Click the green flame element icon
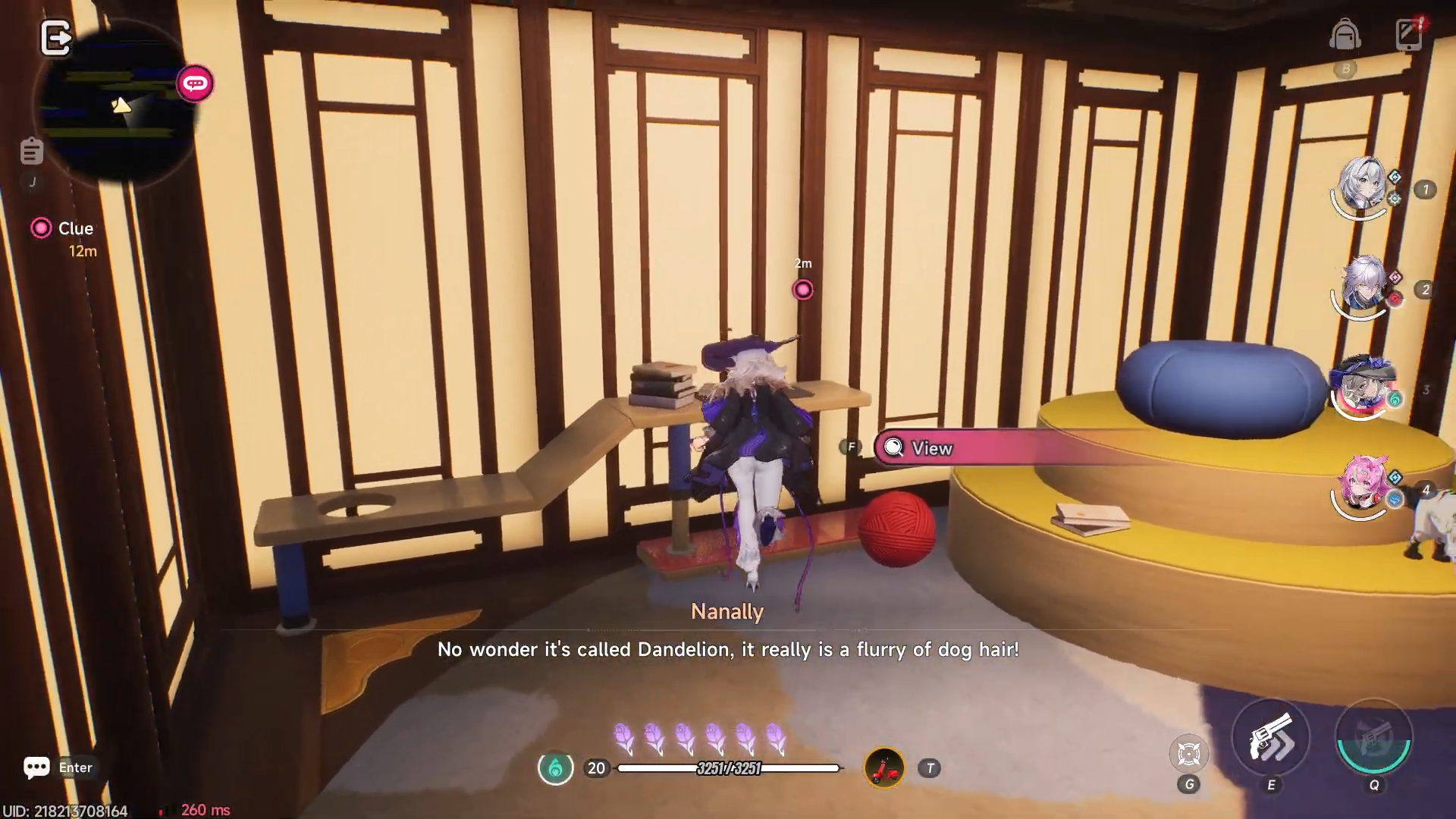1456x819 pixels. point(555,768)
